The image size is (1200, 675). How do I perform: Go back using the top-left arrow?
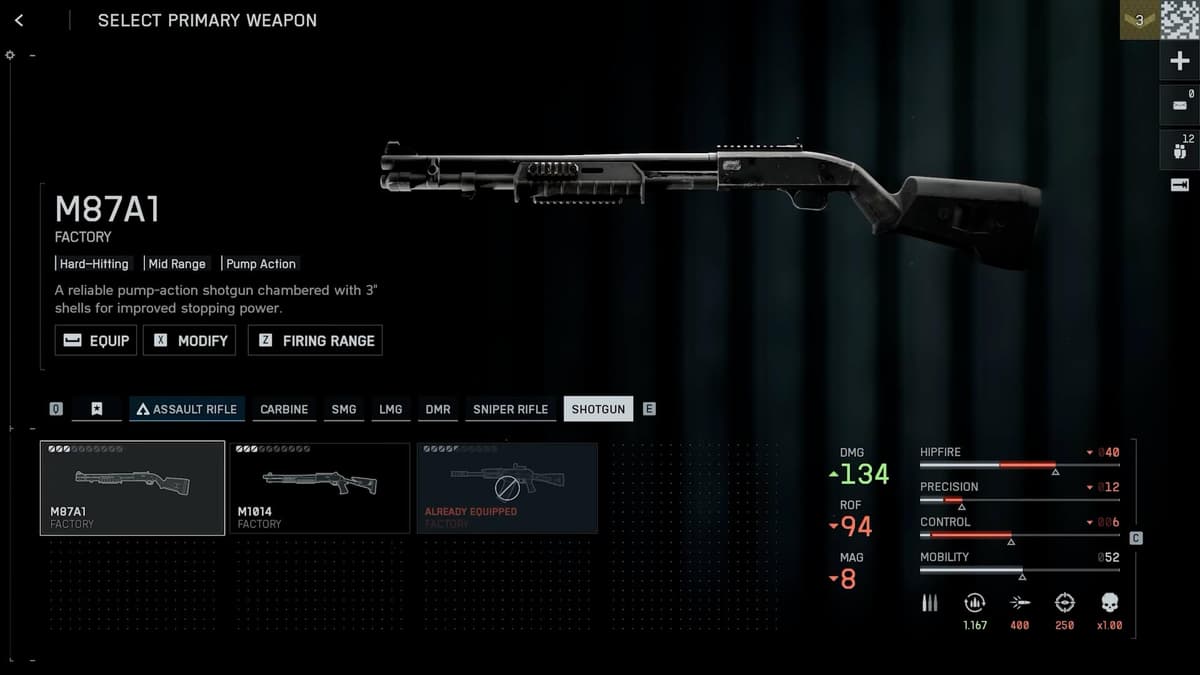[19, 20]
